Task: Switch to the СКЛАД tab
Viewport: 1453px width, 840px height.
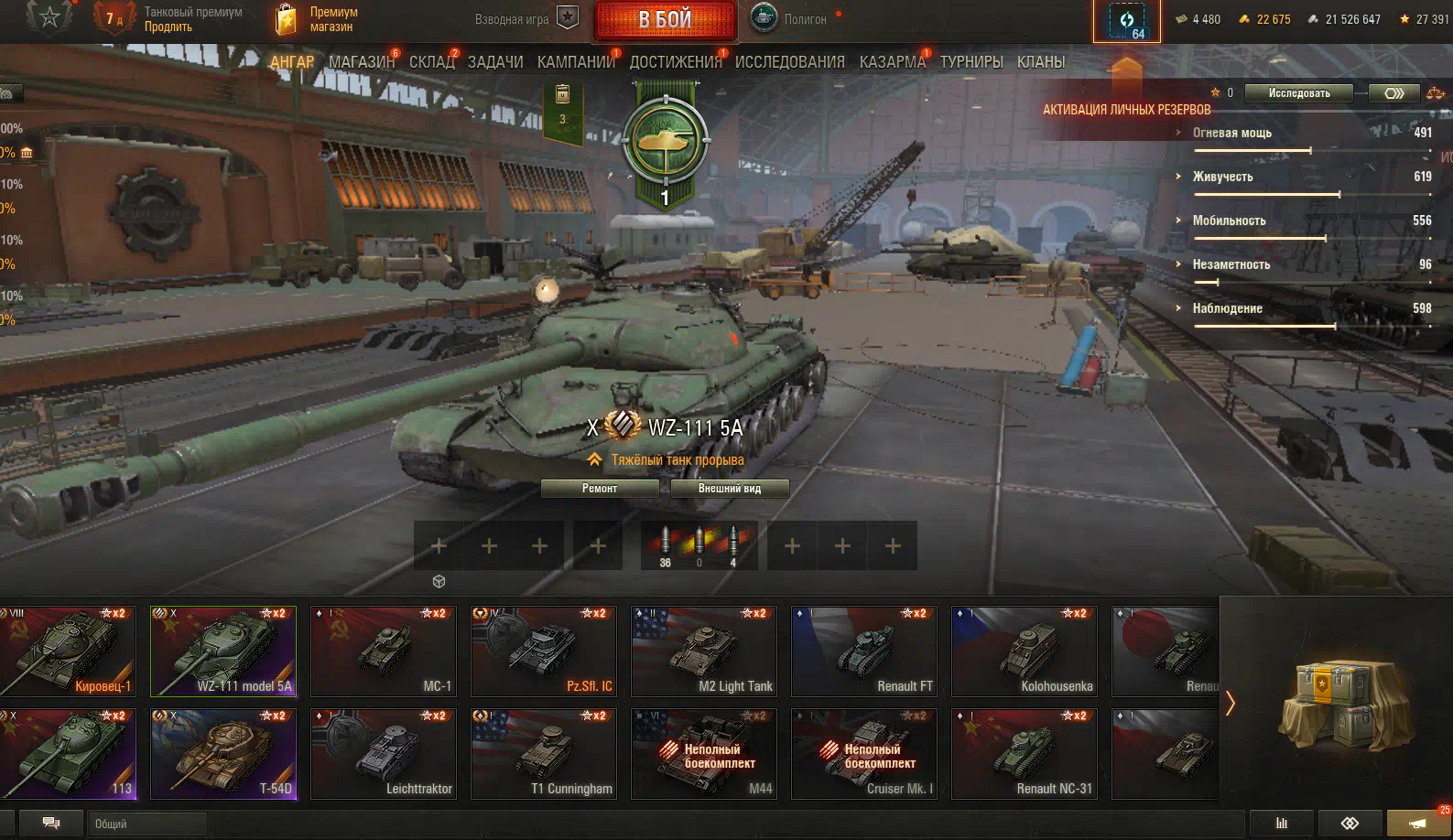Action: pos(431,62)
